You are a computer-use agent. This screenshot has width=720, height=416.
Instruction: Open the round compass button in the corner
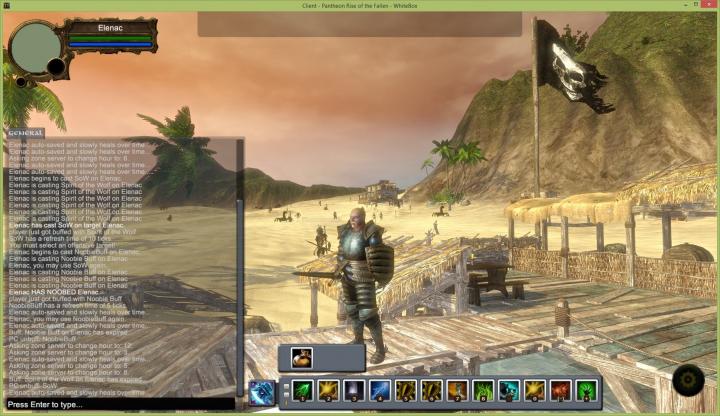[x=689, y=381]
